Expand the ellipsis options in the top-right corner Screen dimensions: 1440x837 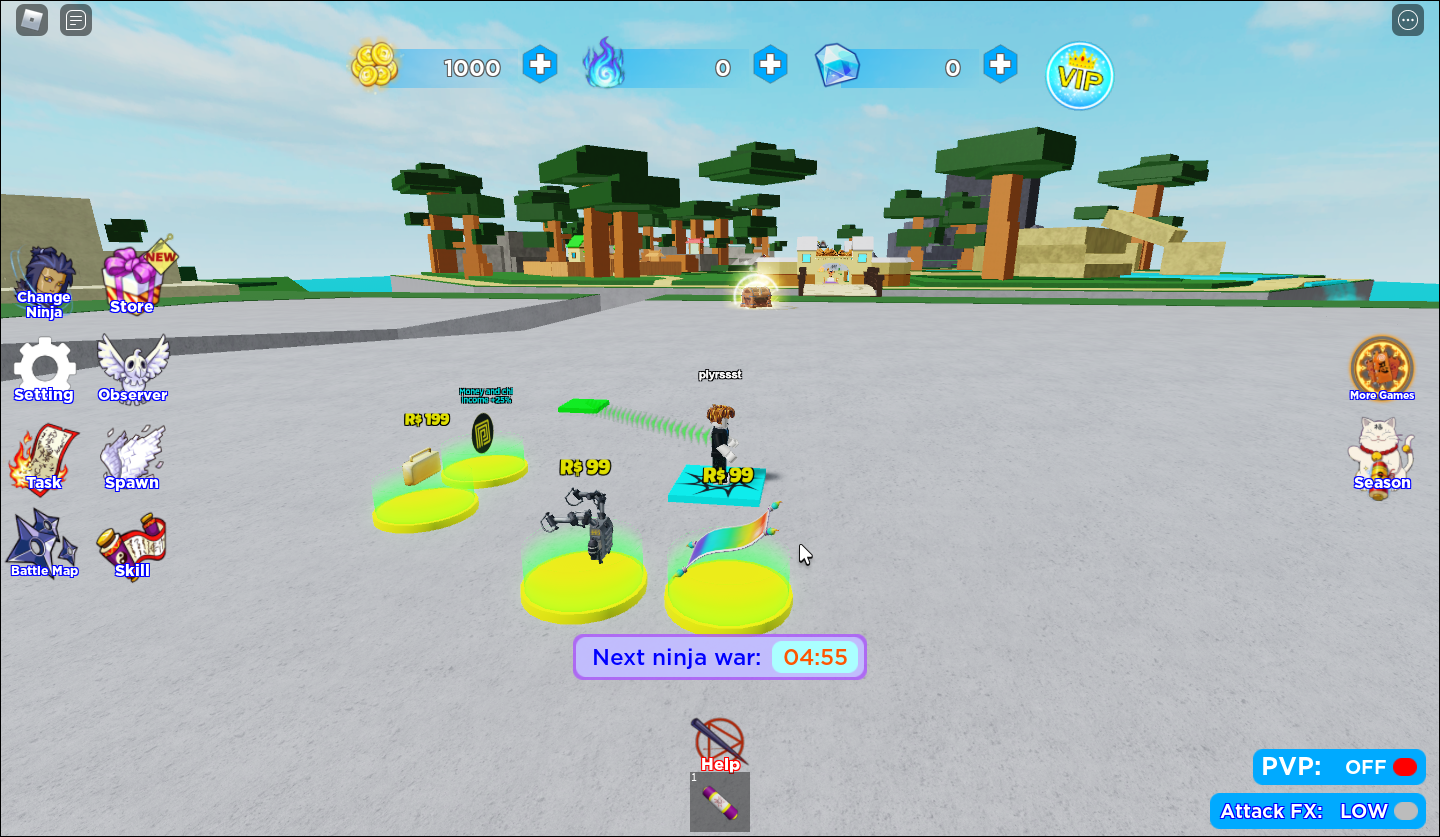click(x=1407, y=19)
